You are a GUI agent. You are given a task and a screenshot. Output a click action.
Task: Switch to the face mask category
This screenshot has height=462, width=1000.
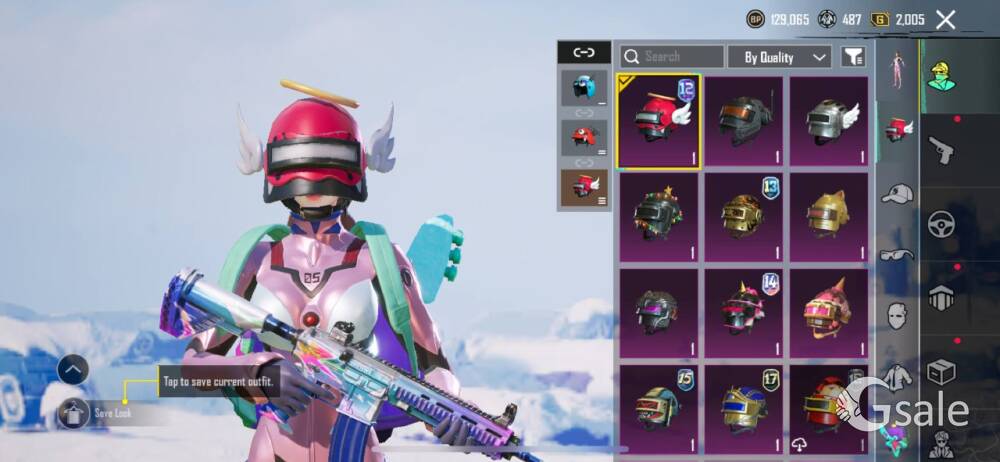pos(897,316)
